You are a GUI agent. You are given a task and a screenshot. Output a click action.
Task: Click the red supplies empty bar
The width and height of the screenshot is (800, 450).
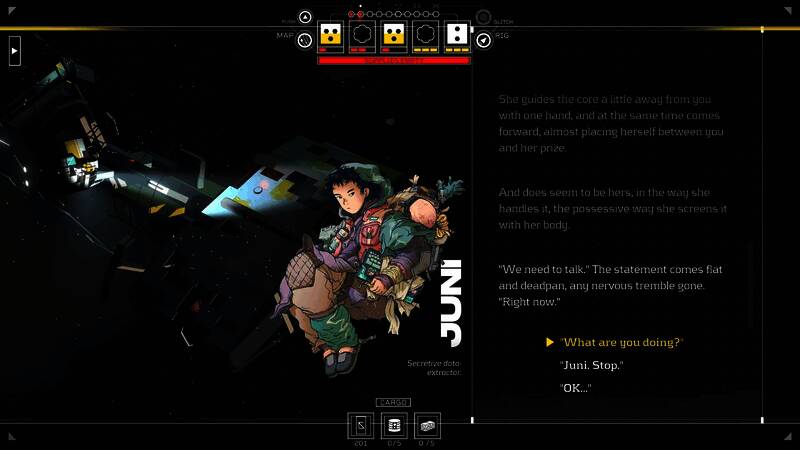[x=394, y=60]
